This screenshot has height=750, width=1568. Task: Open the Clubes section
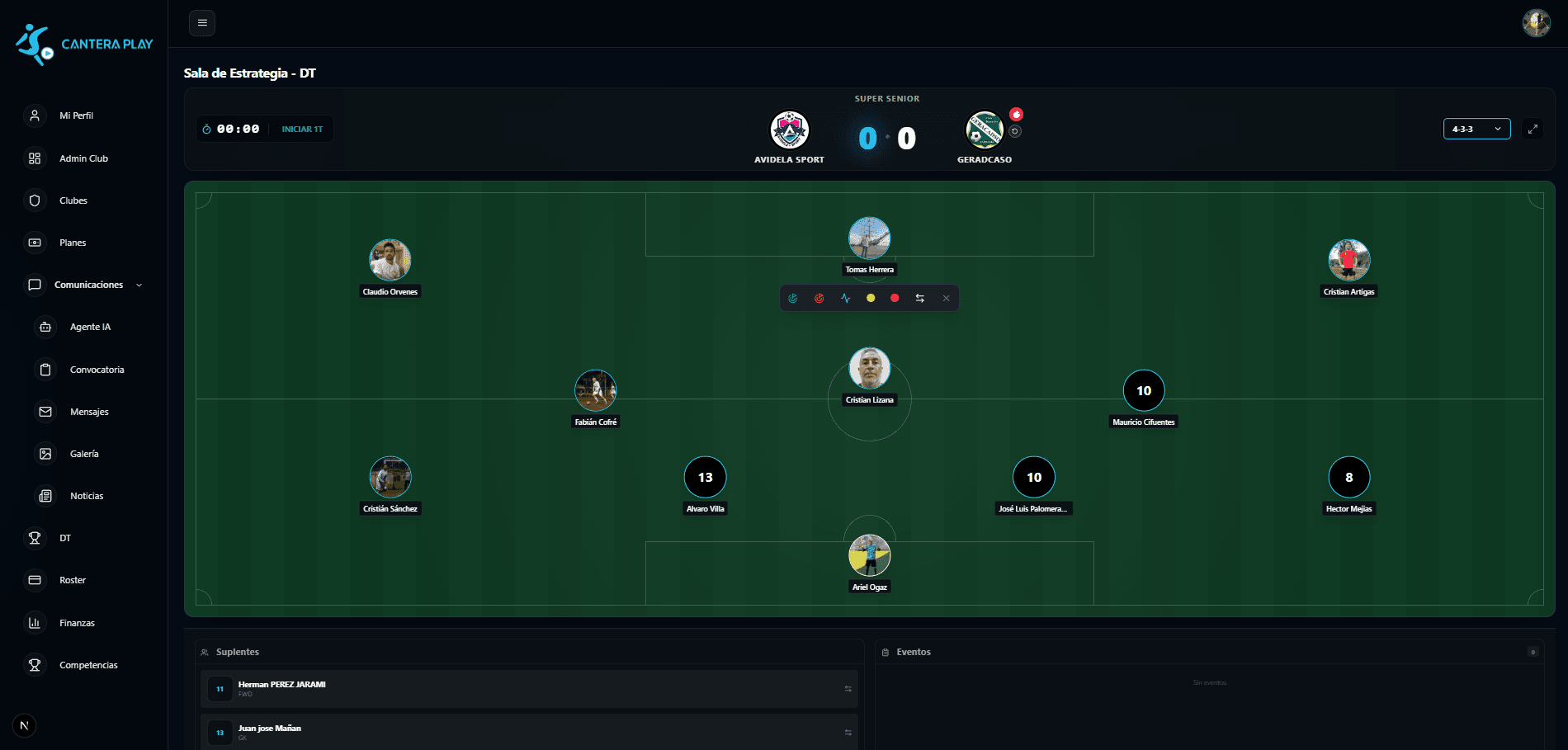[x=73, y=200]
